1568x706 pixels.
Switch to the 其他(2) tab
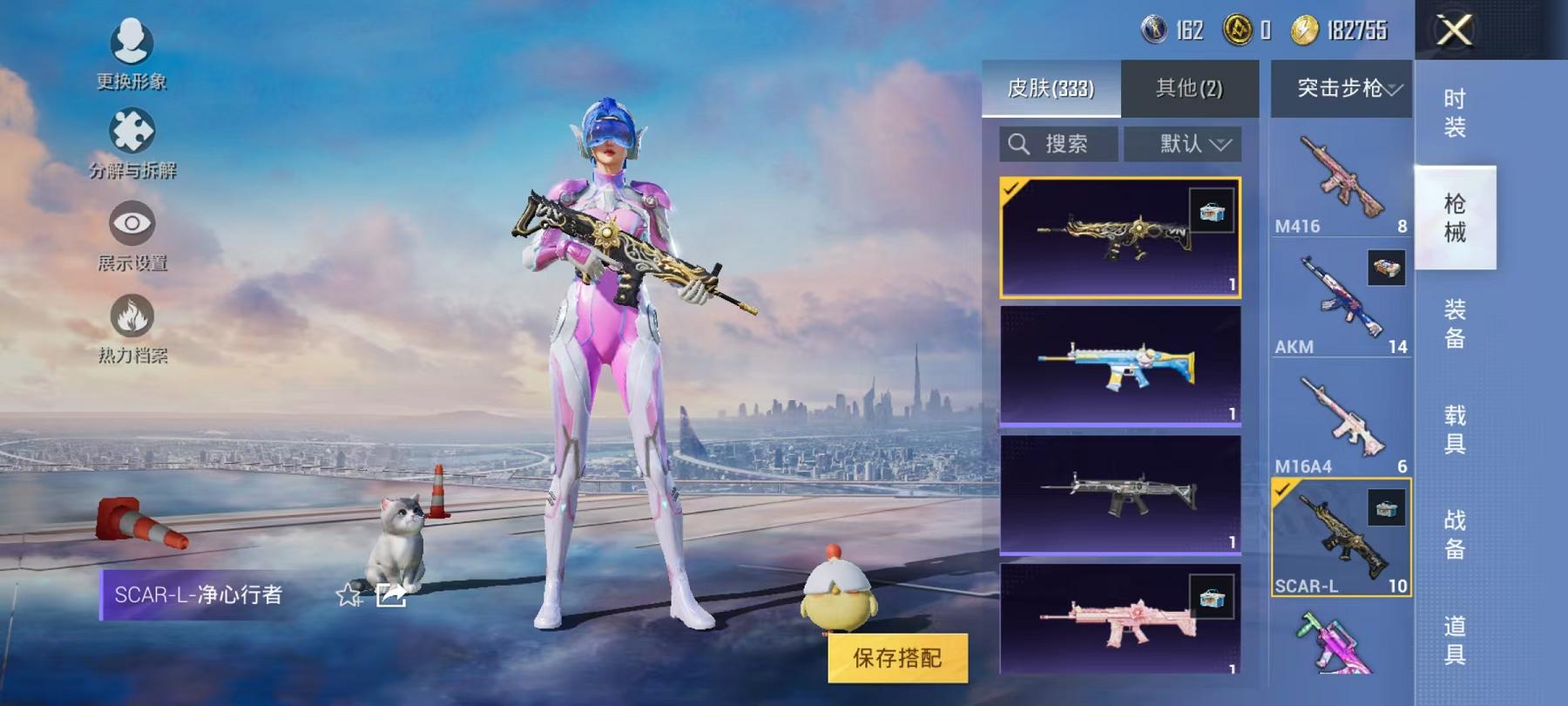[1190, 88]
